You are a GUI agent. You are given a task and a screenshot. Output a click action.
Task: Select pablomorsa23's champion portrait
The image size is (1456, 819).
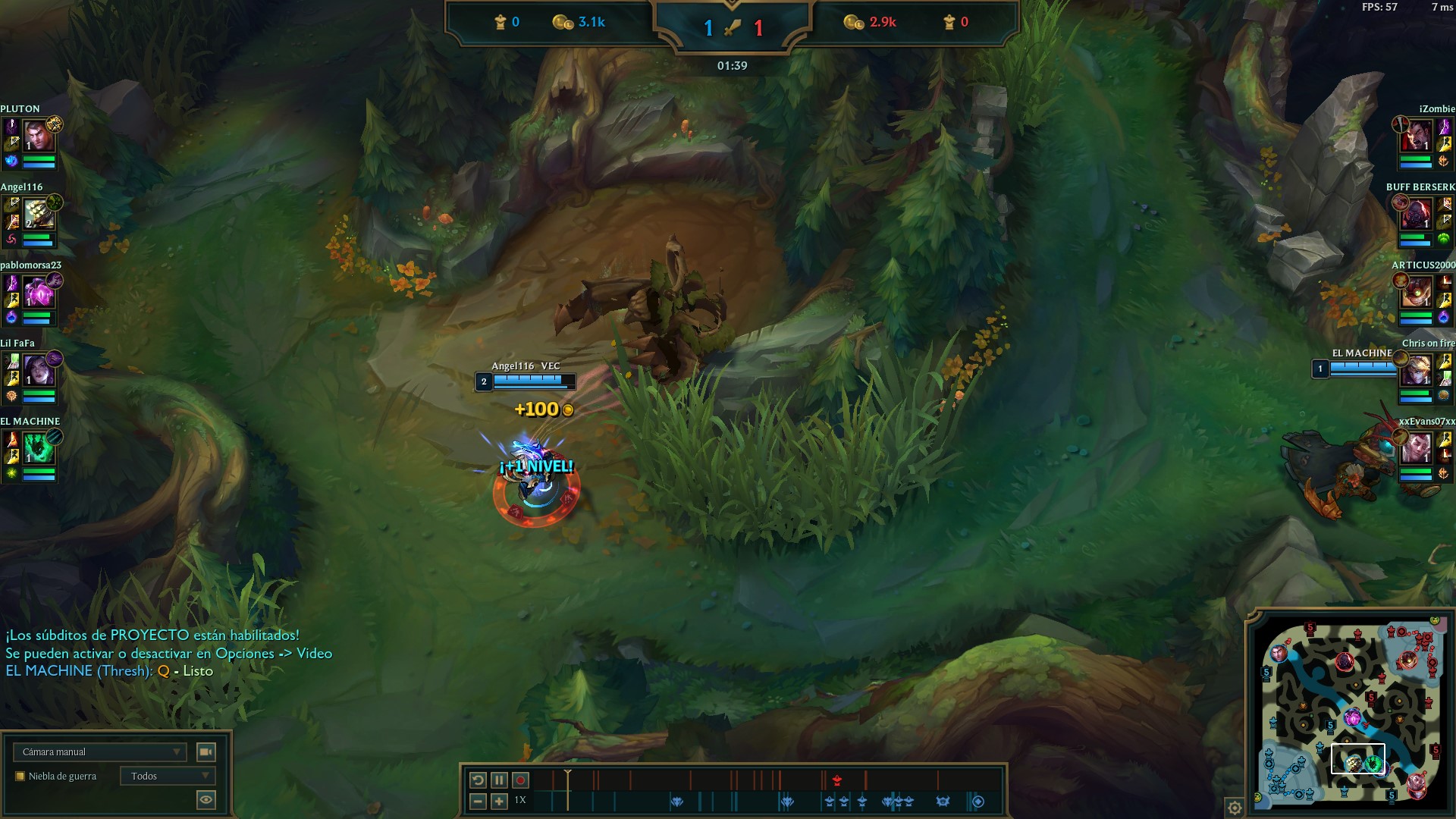pos(39,293)
